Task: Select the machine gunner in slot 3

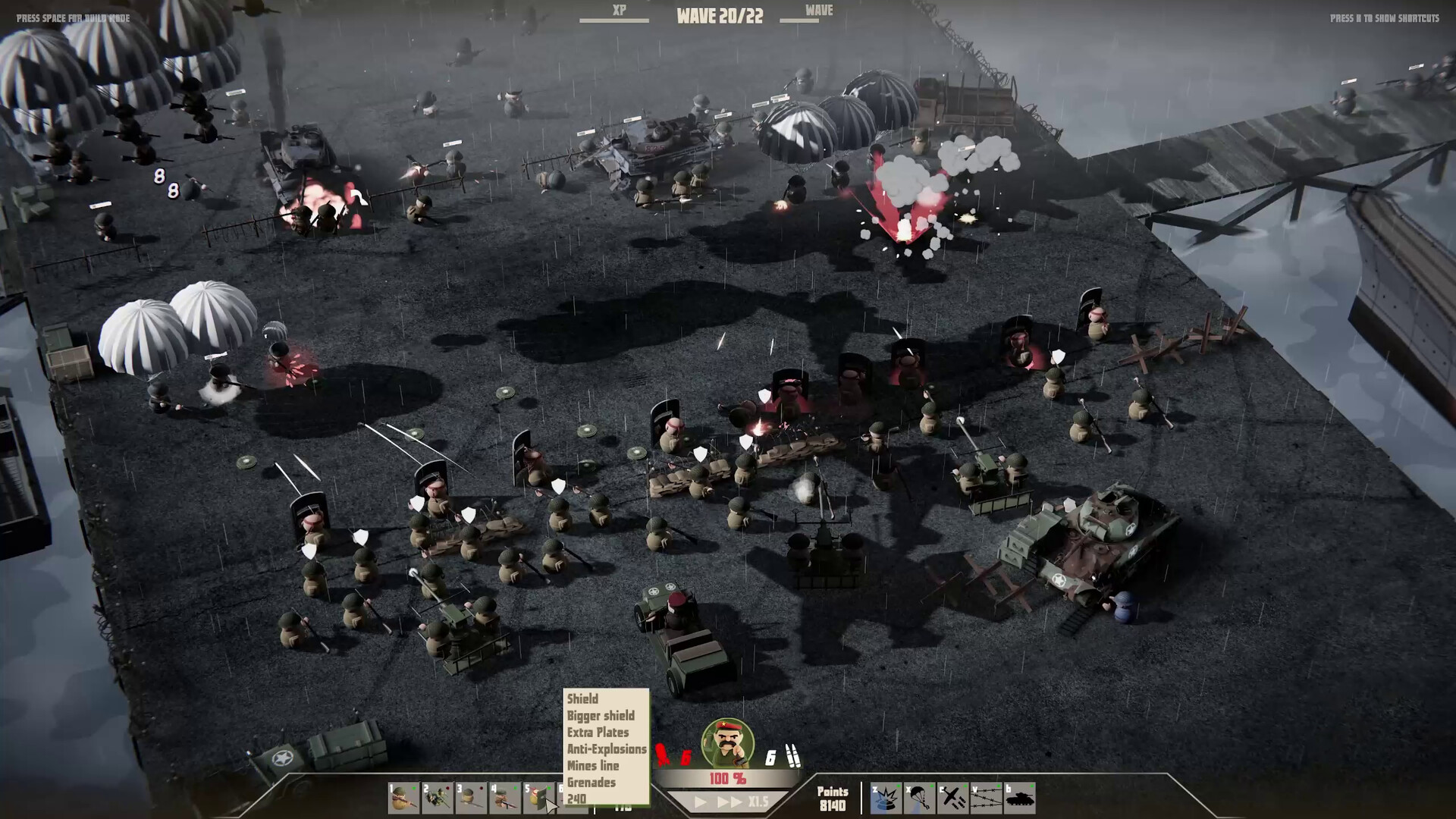Action: 471,799
